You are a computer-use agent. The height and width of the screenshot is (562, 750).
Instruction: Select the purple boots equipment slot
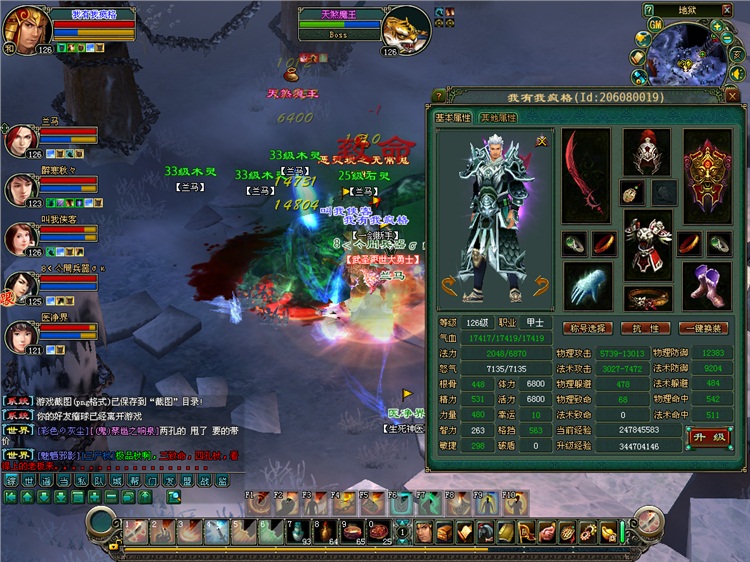pyautogui.click(x=708, y=285)
